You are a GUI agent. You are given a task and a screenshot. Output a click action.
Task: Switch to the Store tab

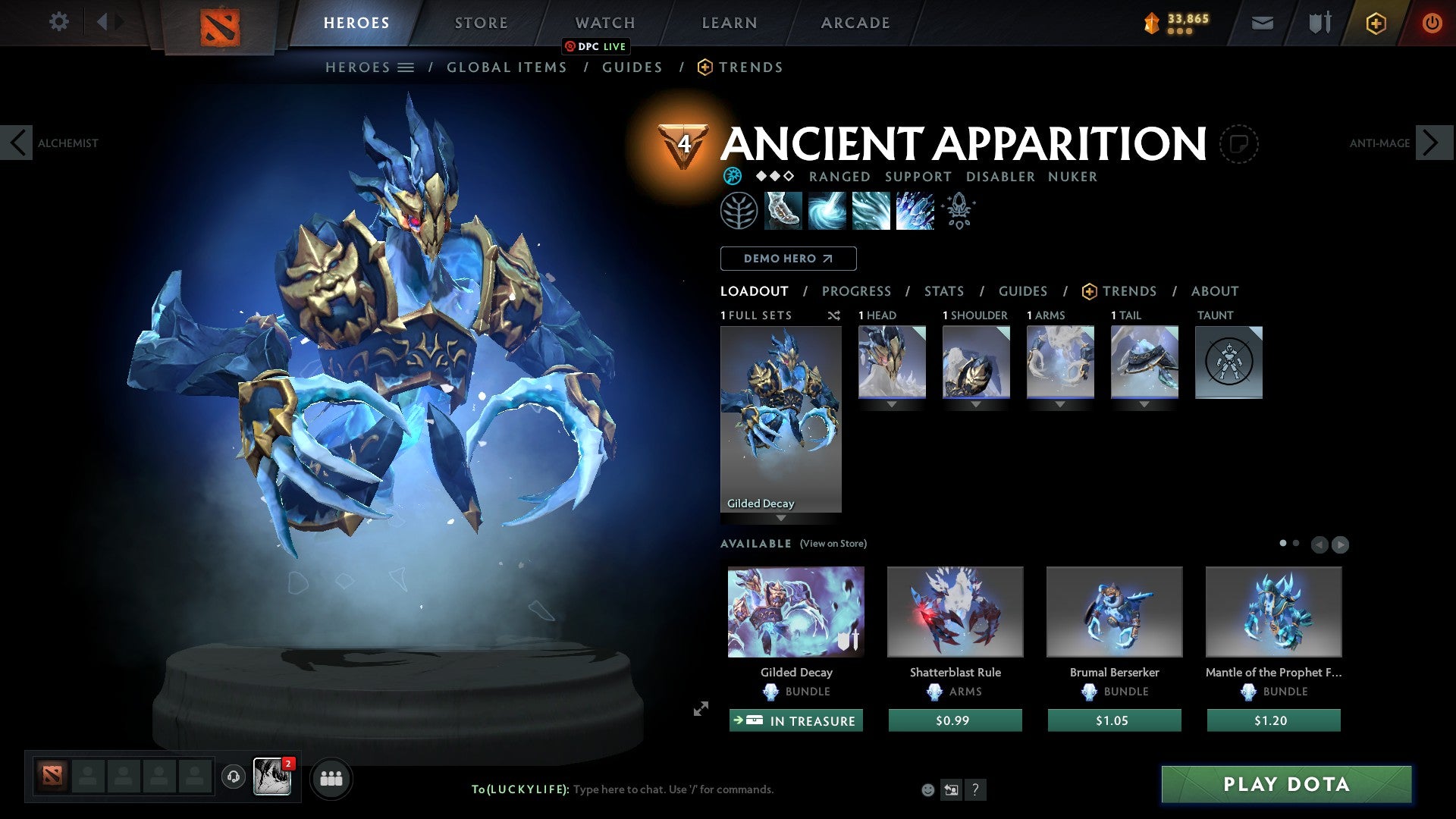pos(481,22)
